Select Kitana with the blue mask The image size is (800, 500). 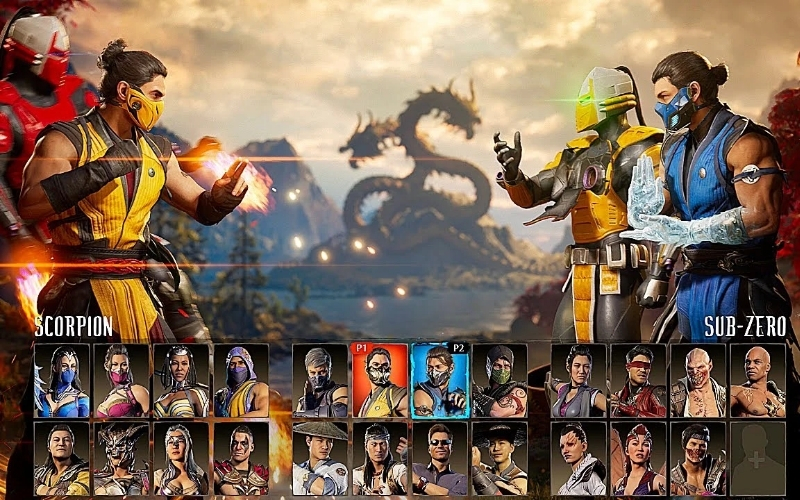[x=62, y=381]
